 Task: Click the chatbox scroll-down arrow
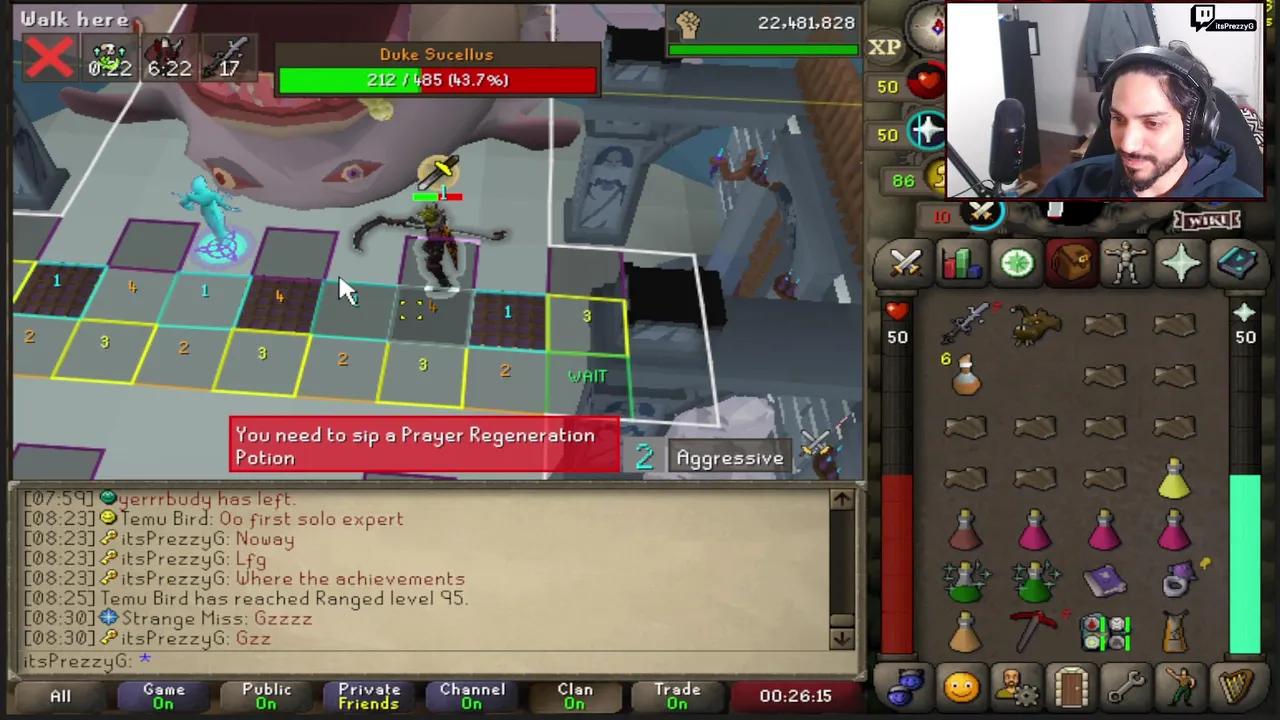[841, 638]
